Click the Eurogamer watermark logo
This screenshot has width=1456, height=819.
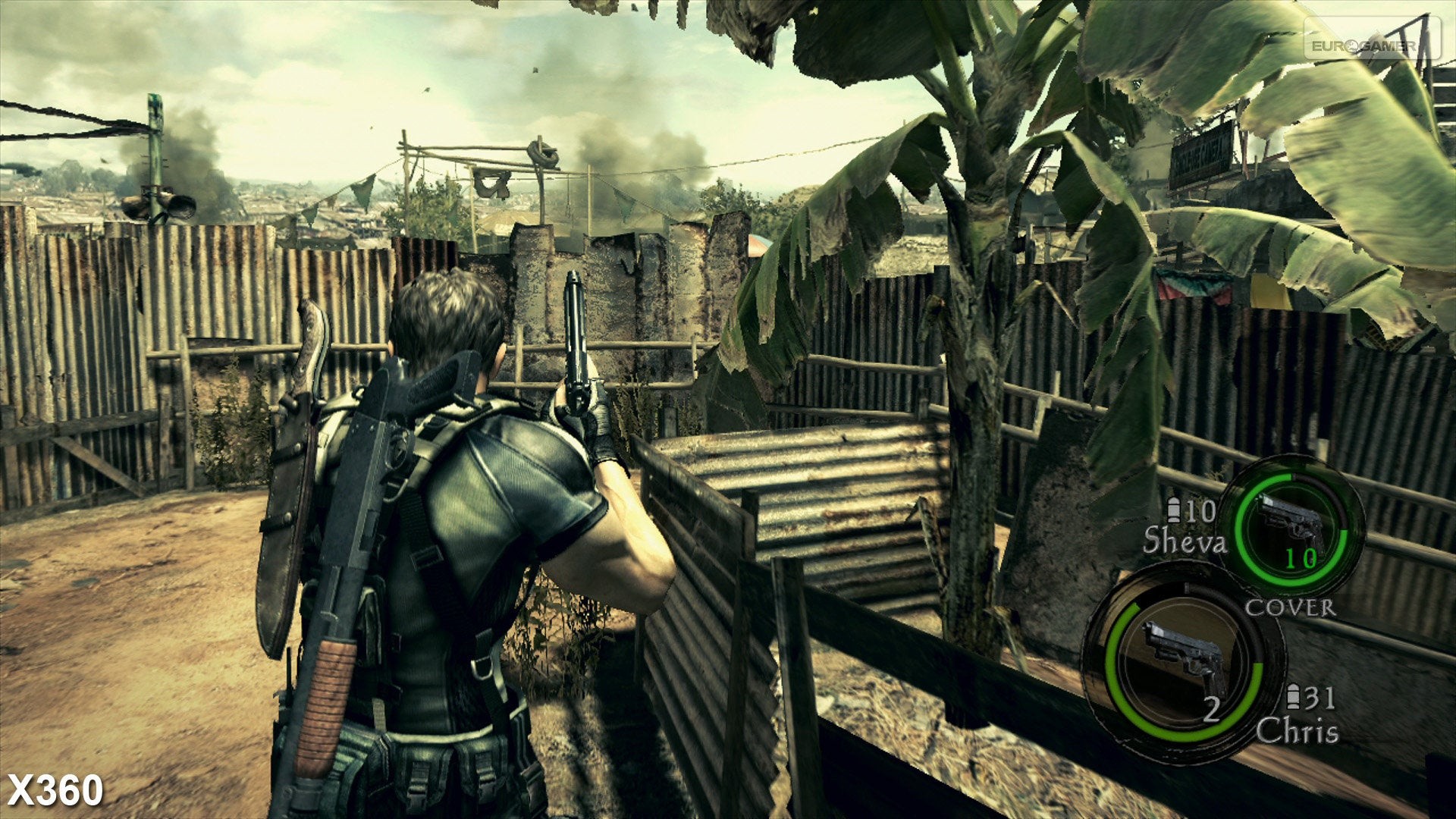click(1371, 44)
